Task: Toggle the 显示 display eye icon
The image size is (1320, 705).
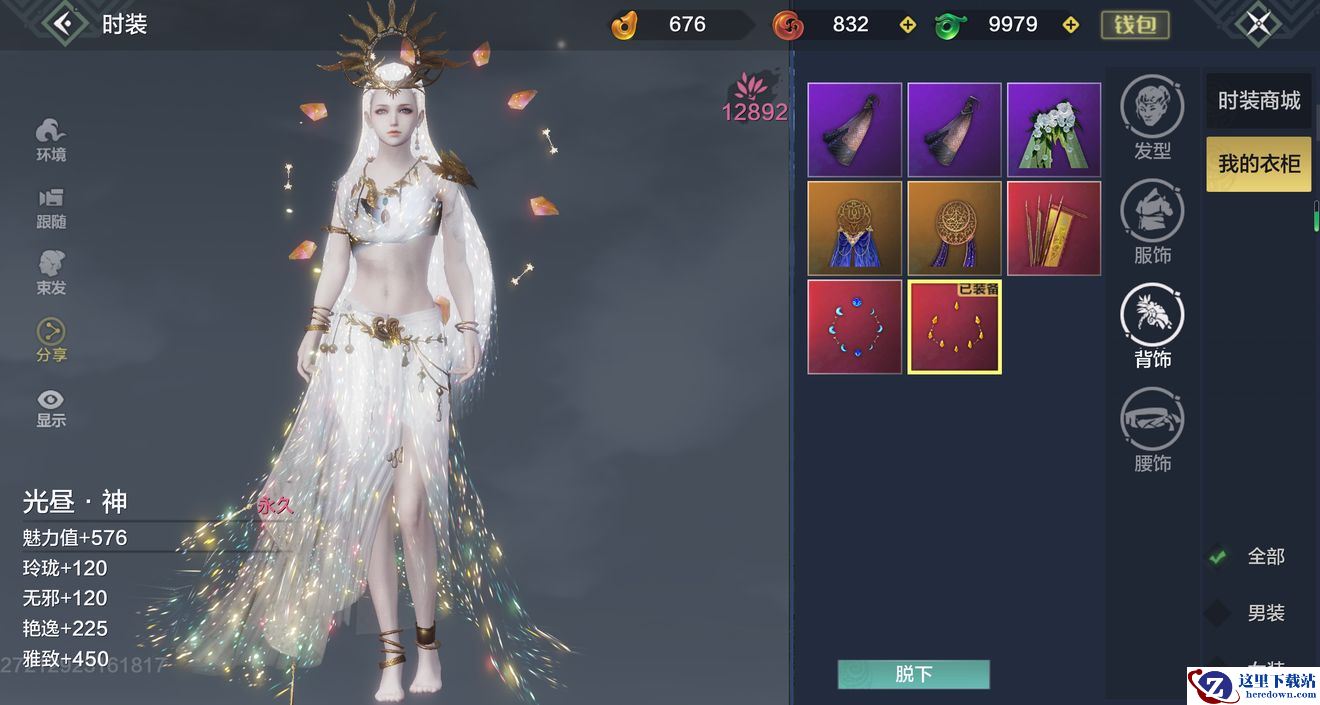Action: (51, 406)
